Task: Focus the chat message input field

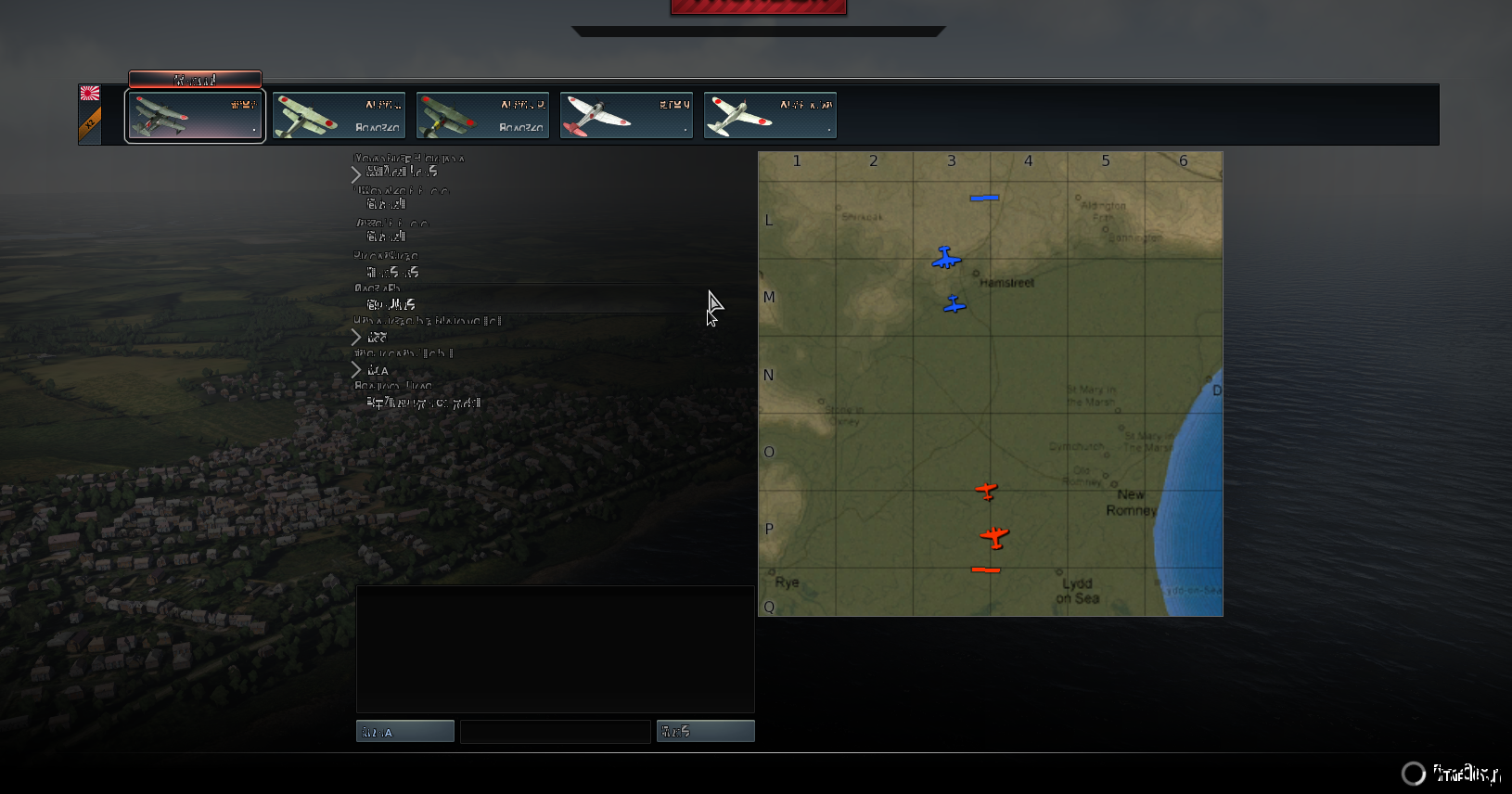Action: 555,732
